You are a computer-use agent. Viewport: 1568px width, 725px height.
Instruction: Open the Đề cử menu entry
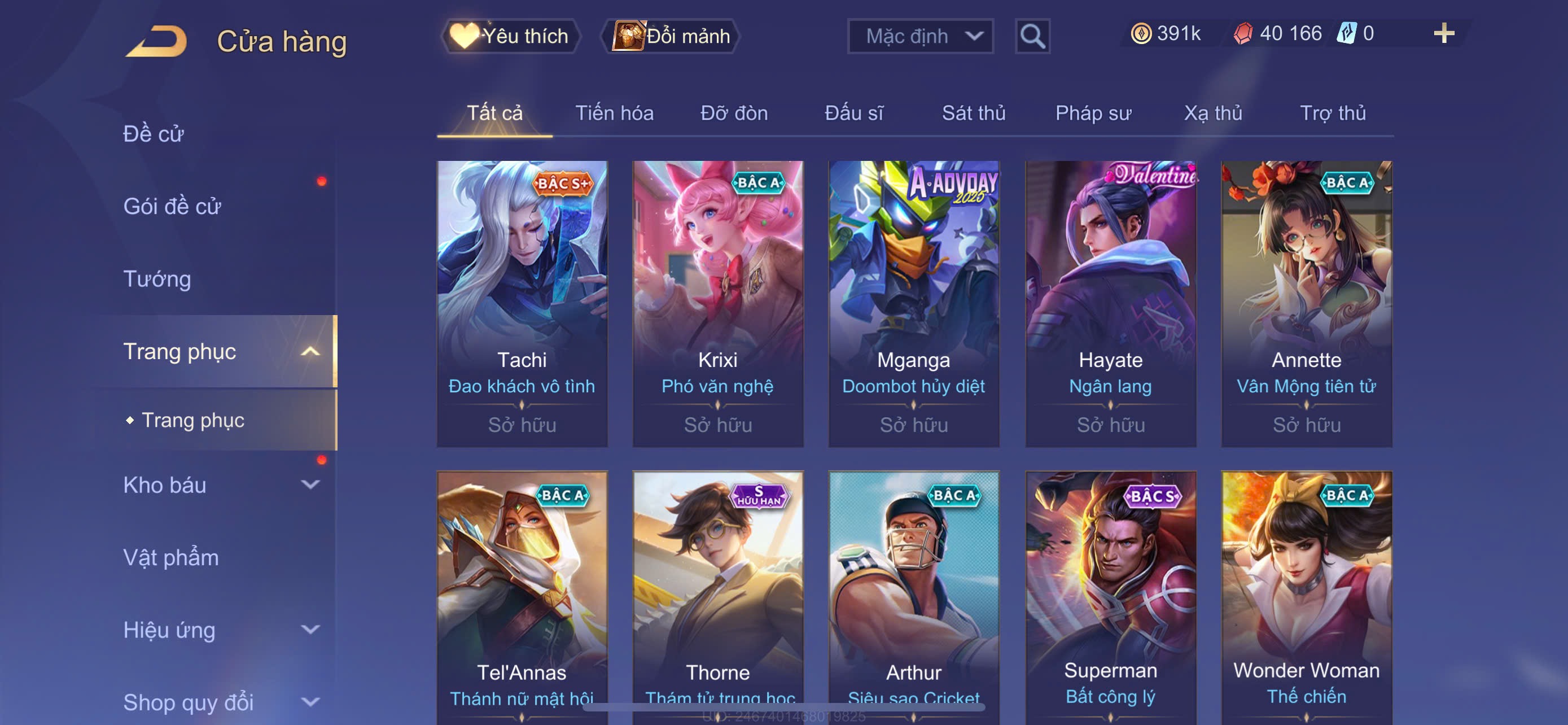tap(154, 134)
